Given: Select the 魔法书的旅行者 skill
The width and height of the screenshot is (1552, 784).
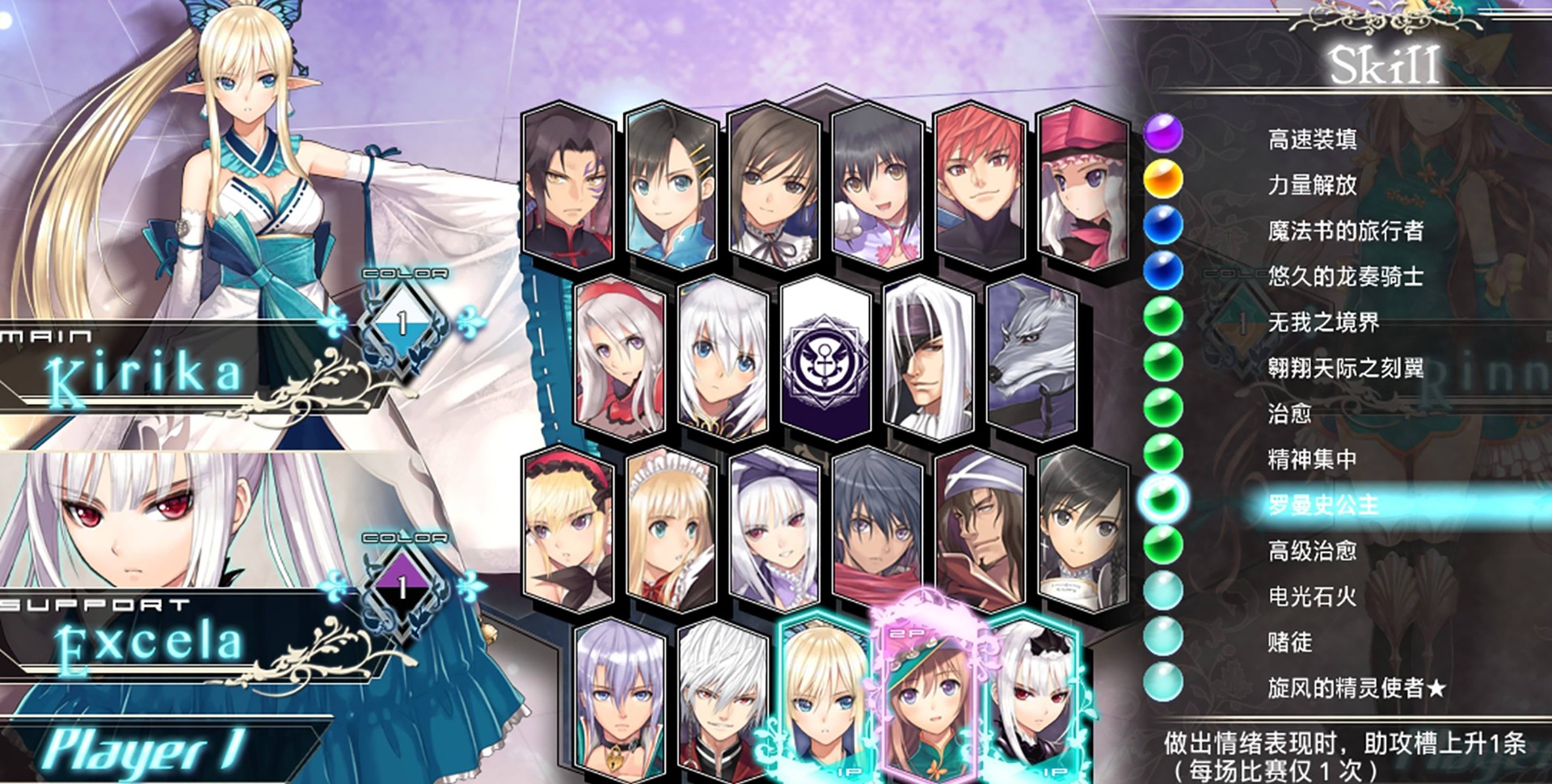Looking at the screenshot, I should (1345, 231).
